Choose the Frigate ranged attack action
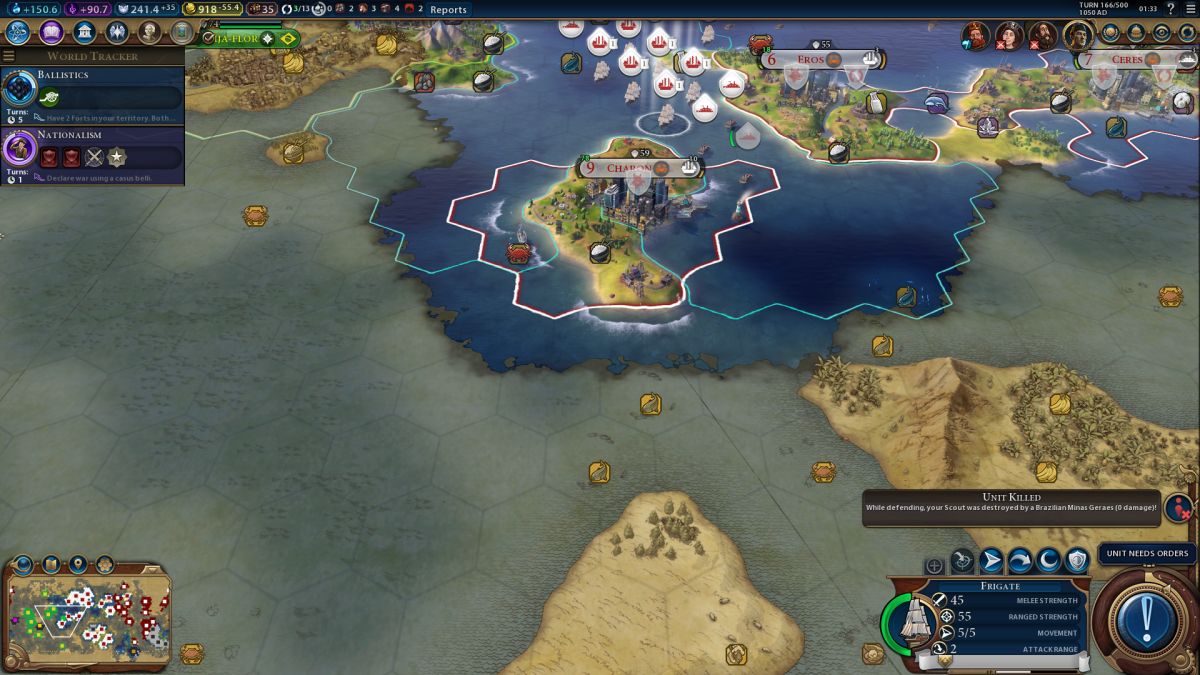The image size is (1200, 675). click(x=963, y=560)
